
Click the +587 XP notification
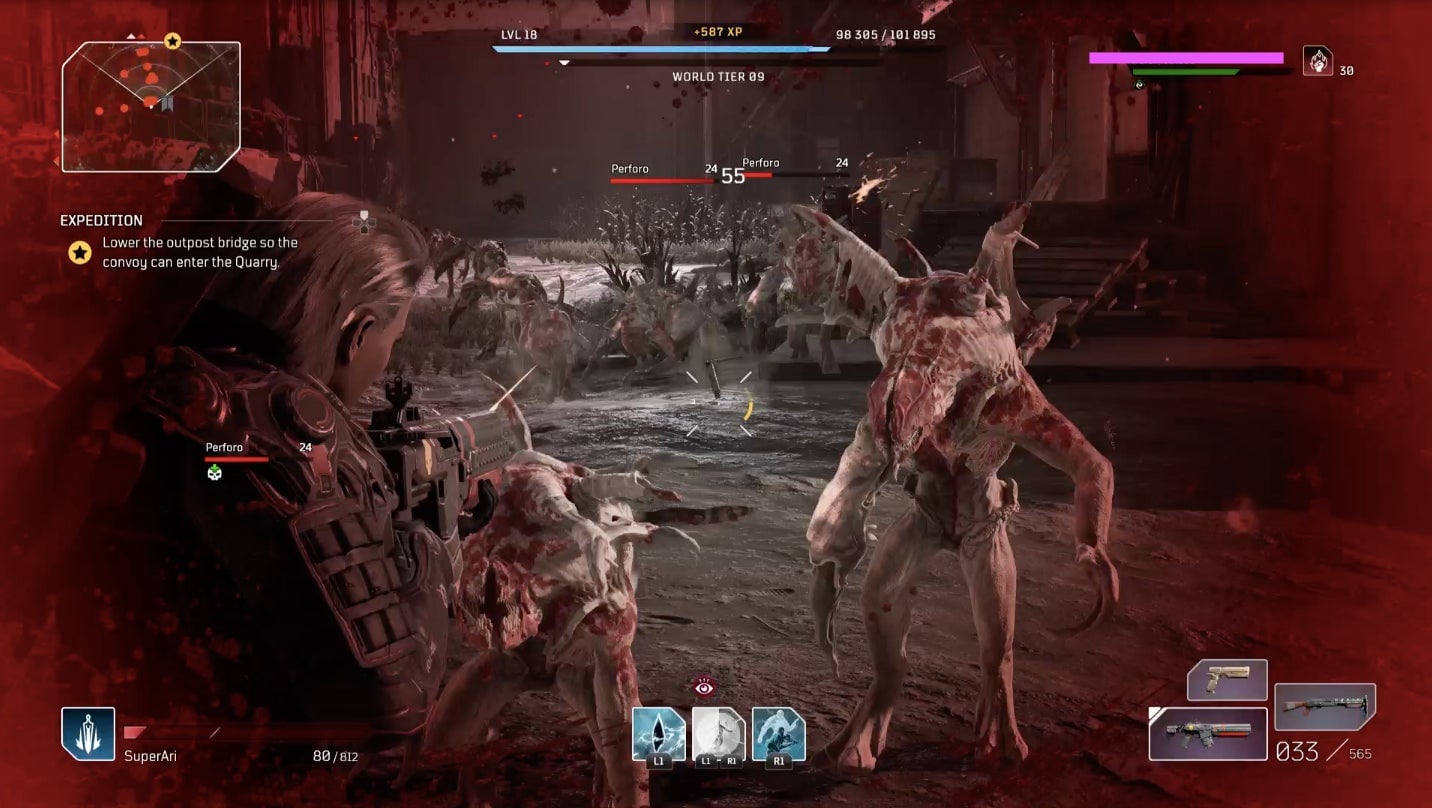point(716,33)
